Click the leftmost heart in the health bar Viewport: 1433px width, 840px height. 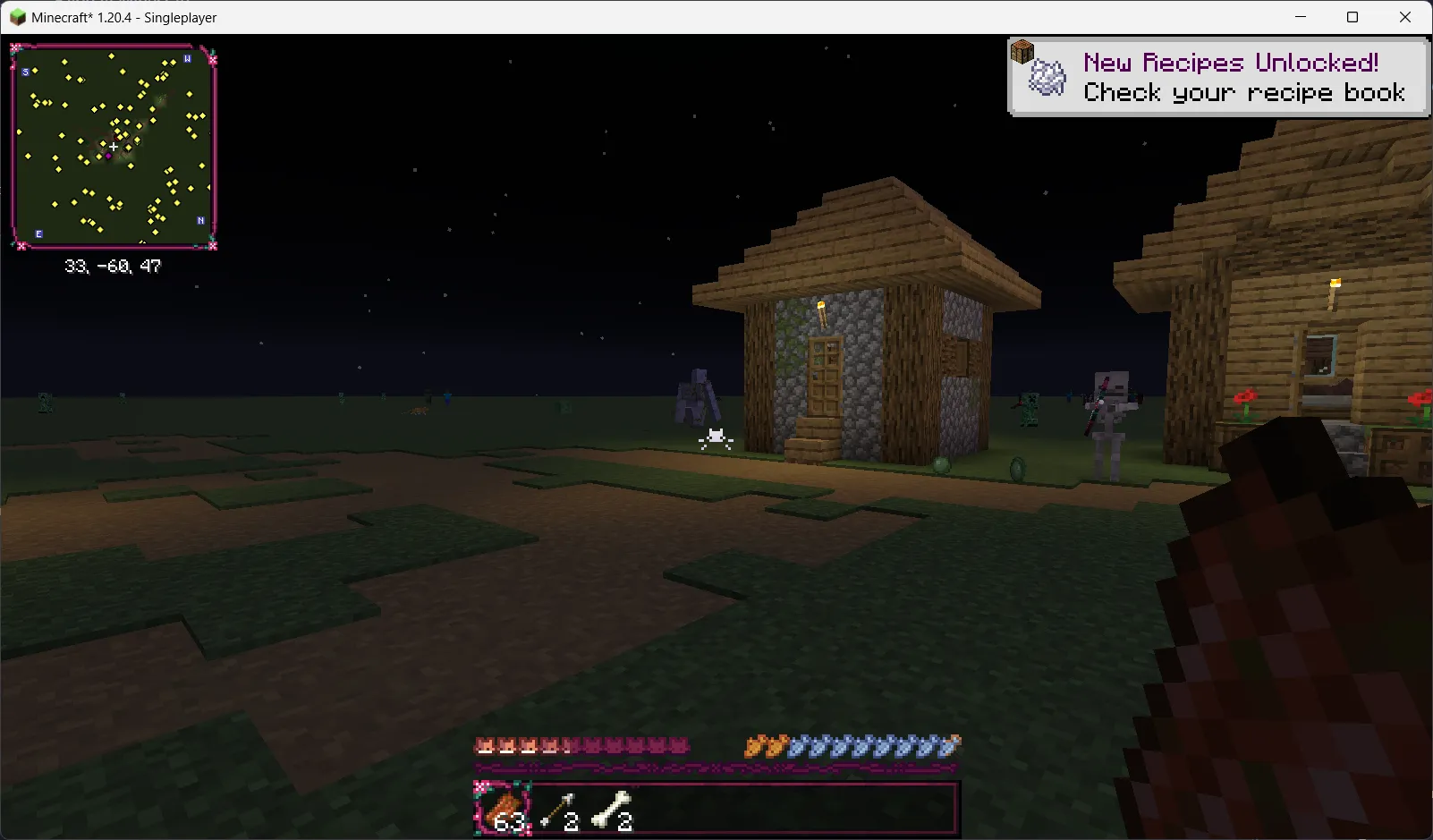pos(483,744)
